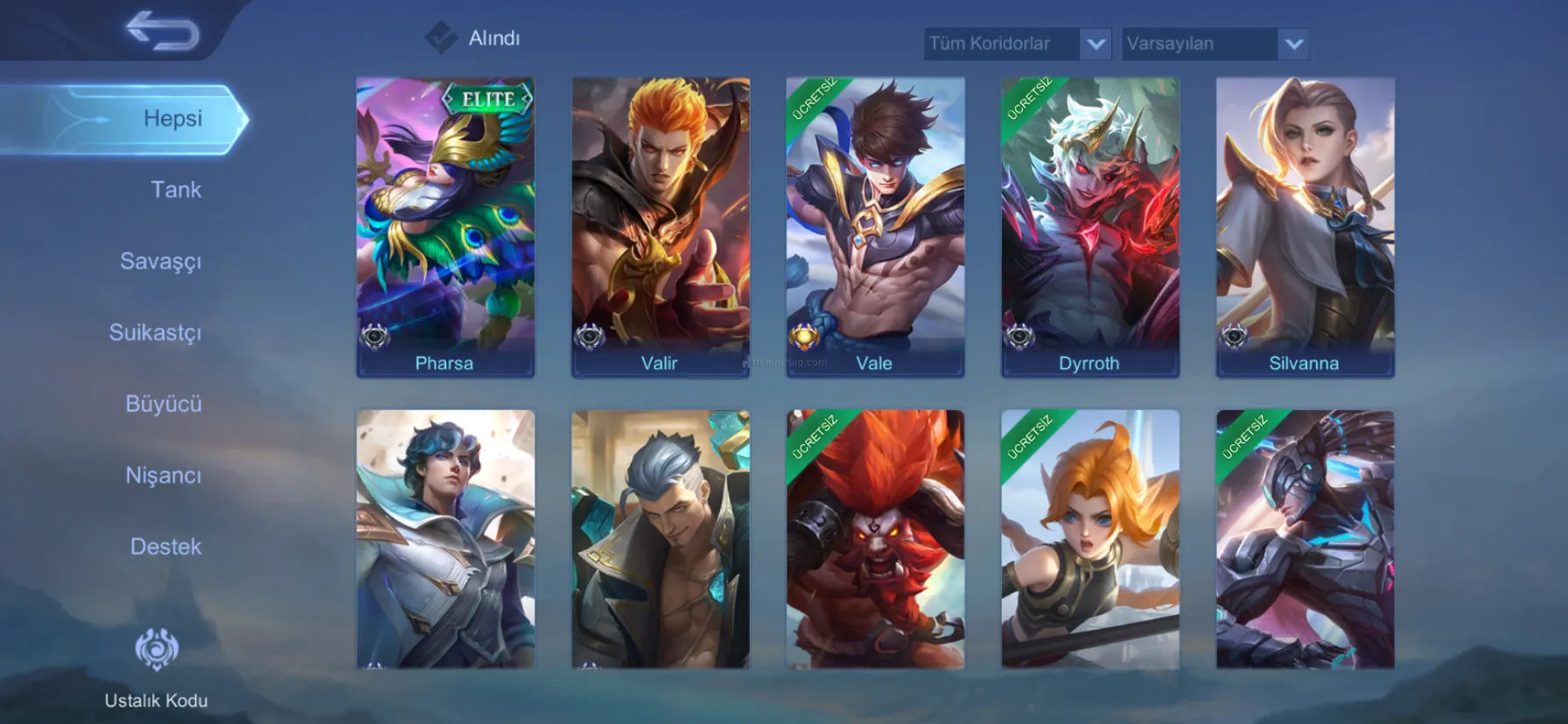This screenshot has height=724, width=1568.
Task: Open the Dyrroth hero card
Action: [x=1090, y=227]
